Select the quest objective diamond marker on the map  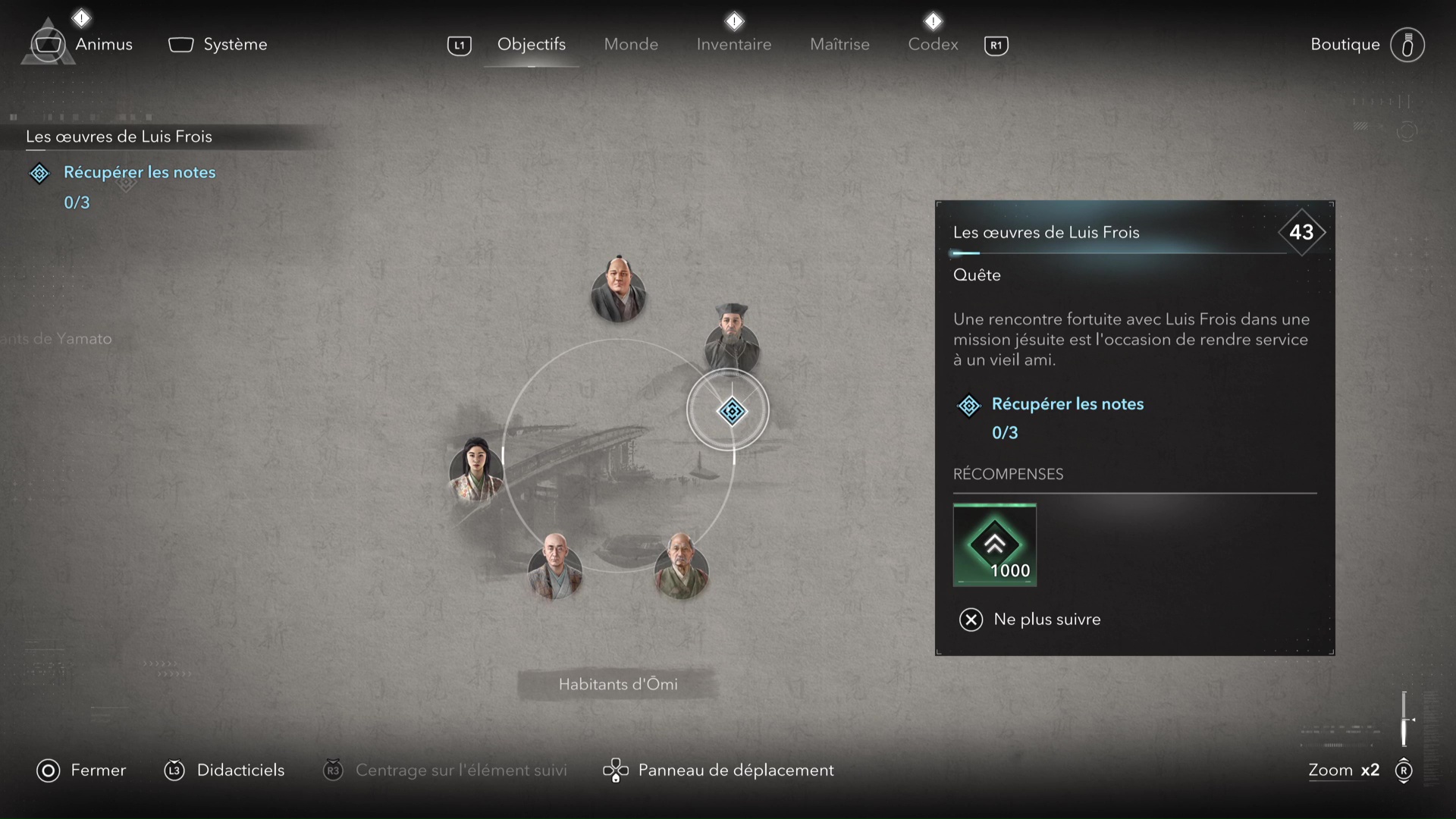click(x=730, y=410)
